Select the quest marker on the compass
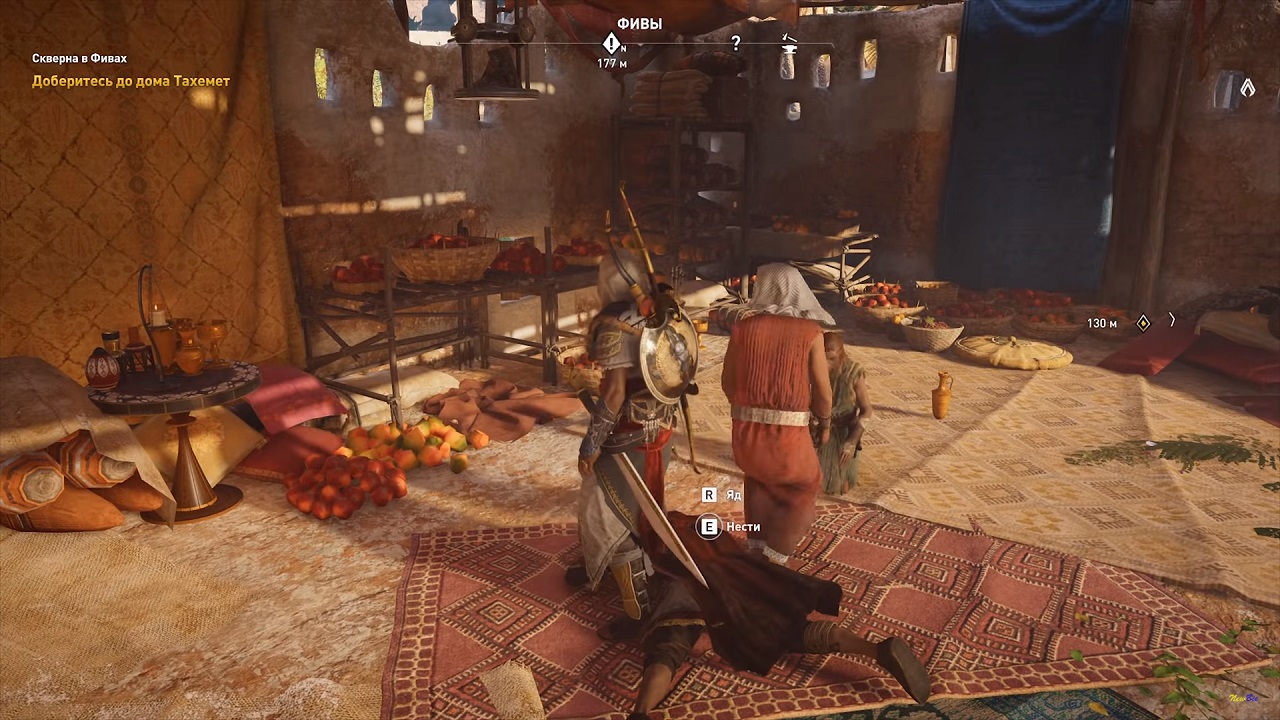Screen dimensions: 1280x720 pos(611,43)
